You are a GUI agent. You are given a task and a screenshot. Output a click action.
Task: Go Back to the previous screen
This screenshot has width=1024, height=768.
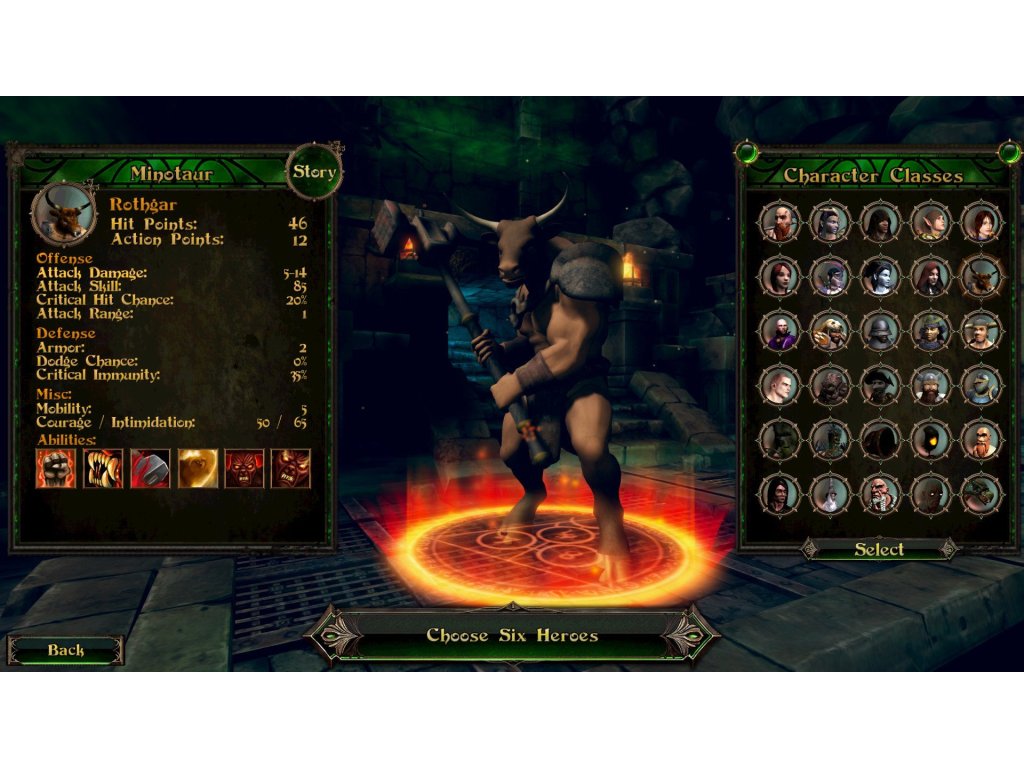[x=66, y=650]
